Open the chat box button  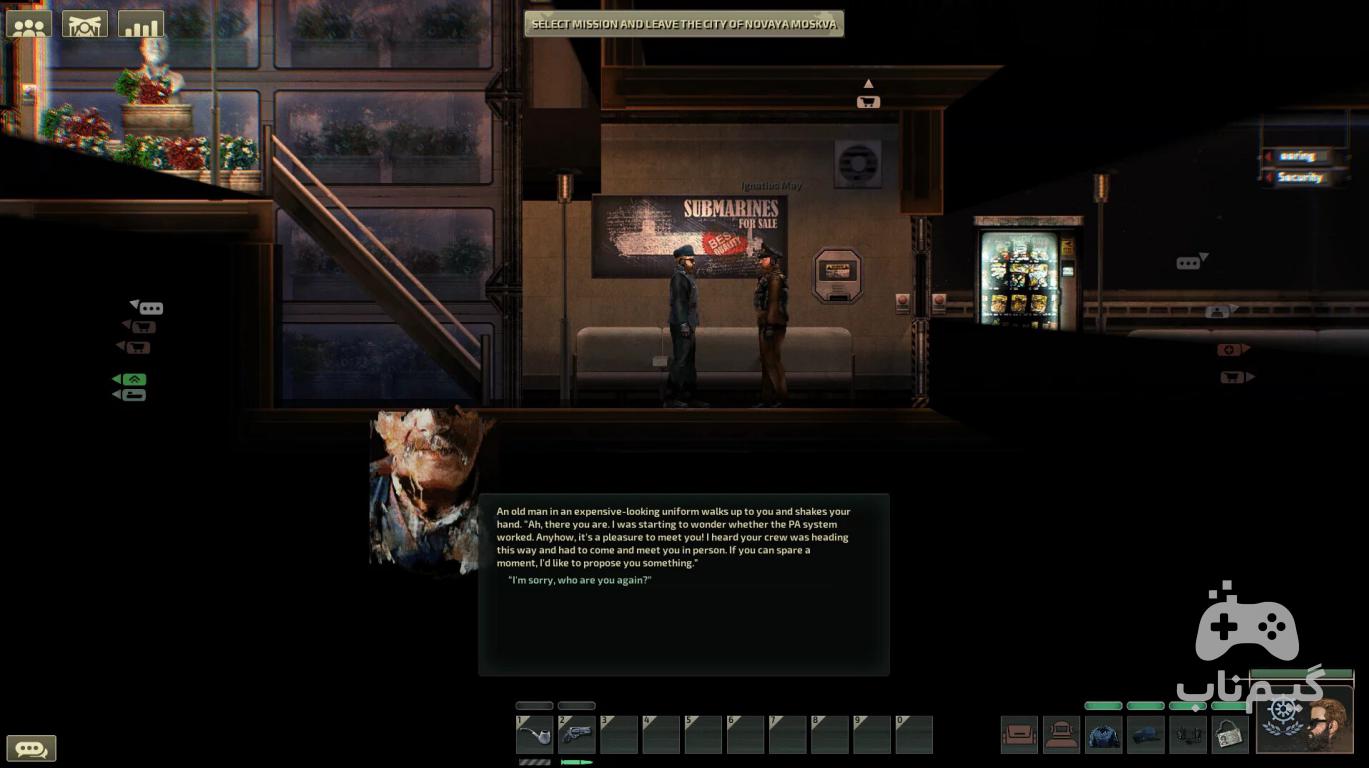coord(31,748)
